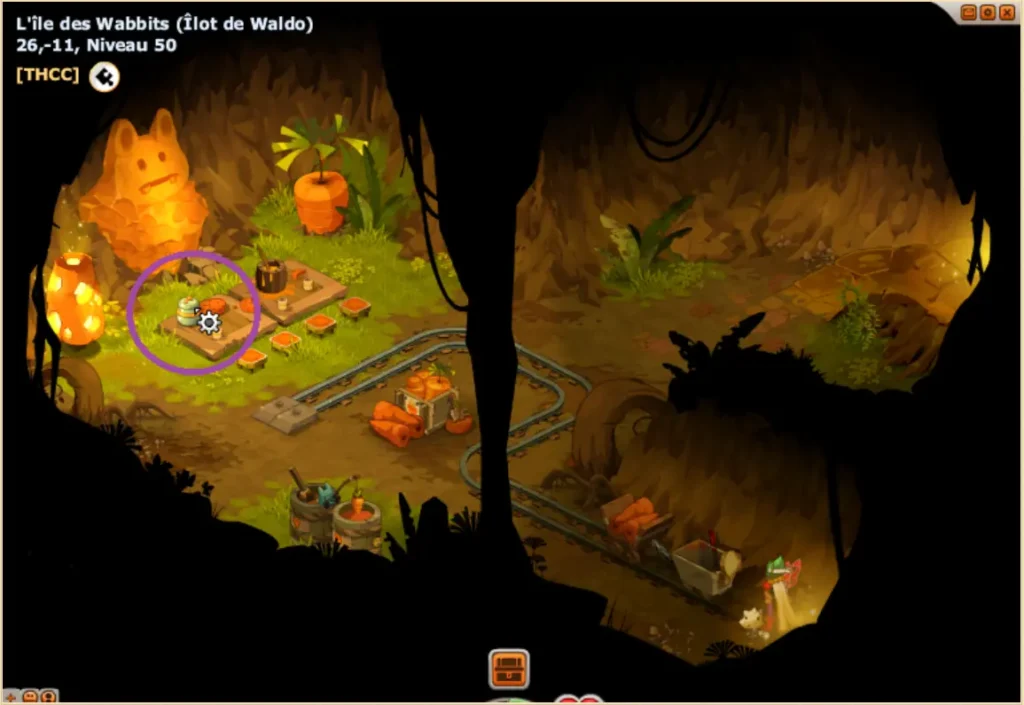Click the character portrait icon beside the smiley
The width and height of the screenshot is (1024, 705).
(47, 696)
